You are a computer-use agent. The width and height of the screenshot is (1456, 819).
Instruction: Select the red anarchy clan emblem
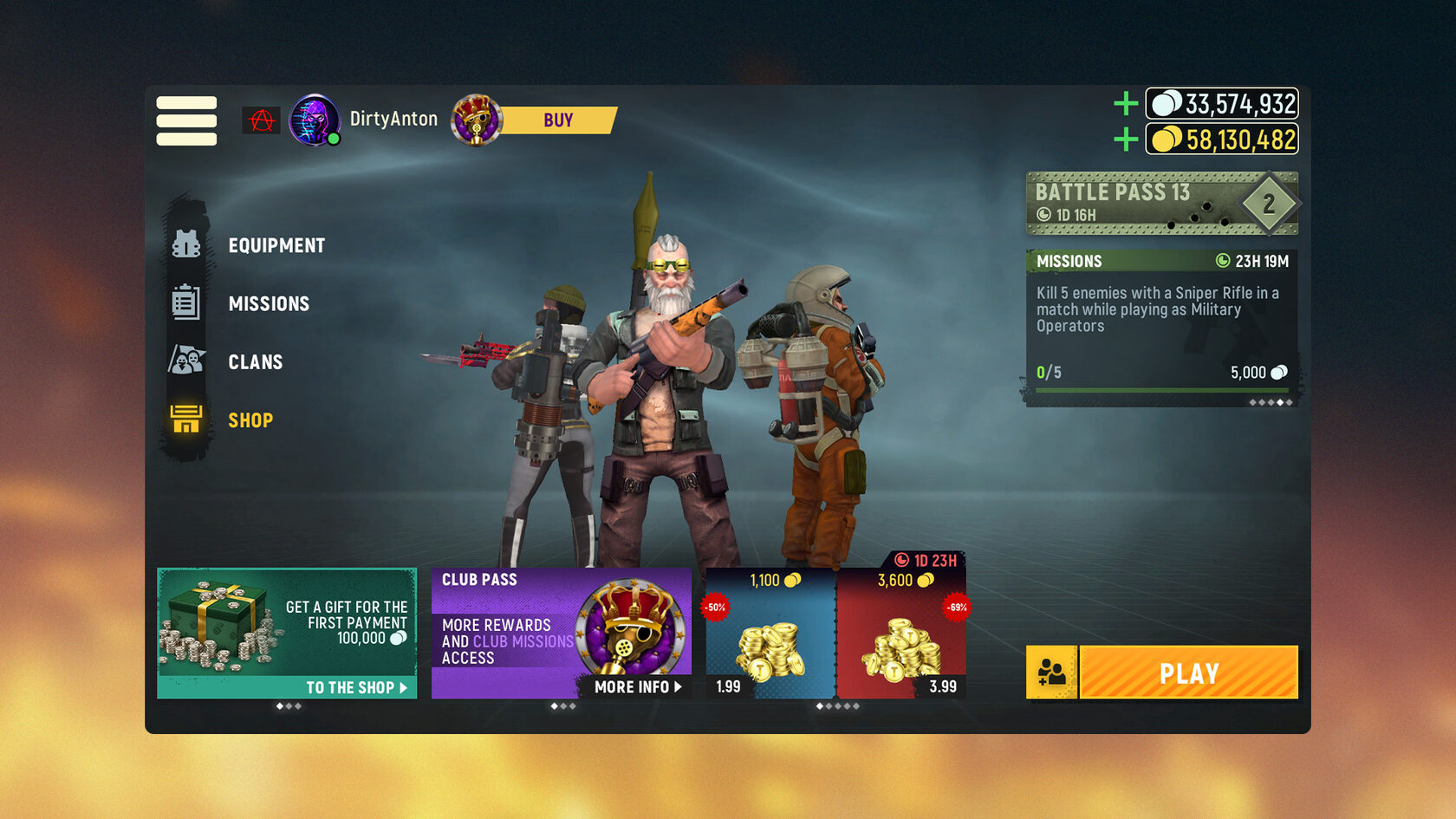tap(261, 120)
